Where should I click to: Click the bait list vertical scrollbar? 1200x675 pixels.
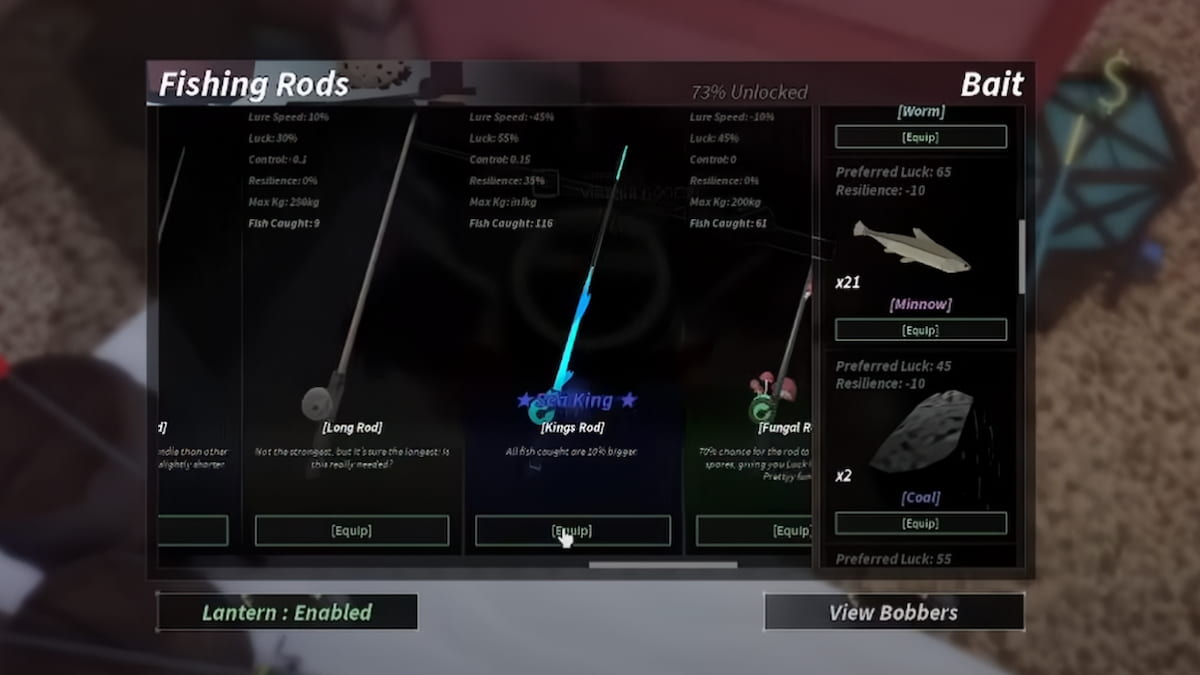click(1021, 256)
